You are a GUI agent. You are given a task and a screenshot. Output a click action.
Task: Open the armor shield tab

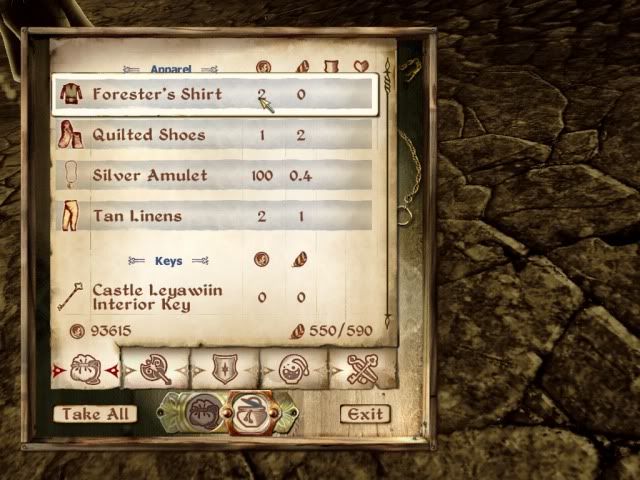coord(225,370)
